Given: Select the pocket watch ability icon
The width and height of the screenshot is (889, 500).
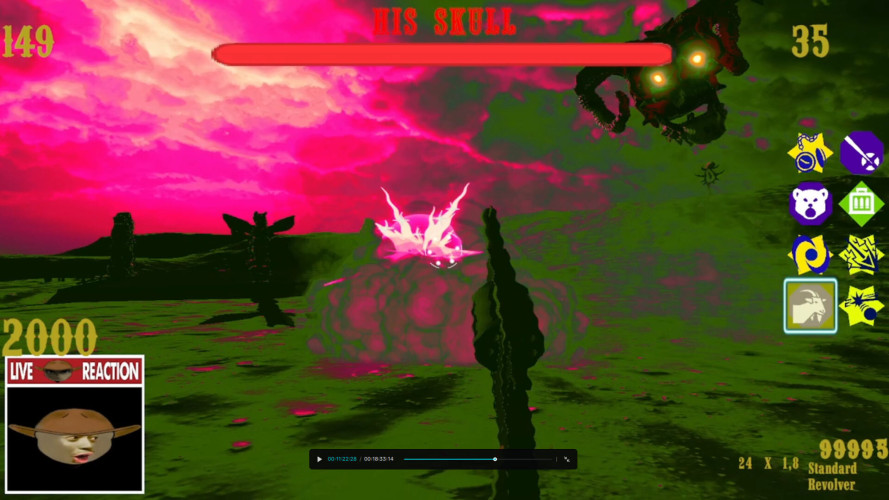Looking at the screenshot, I should [x=810, y=154].
